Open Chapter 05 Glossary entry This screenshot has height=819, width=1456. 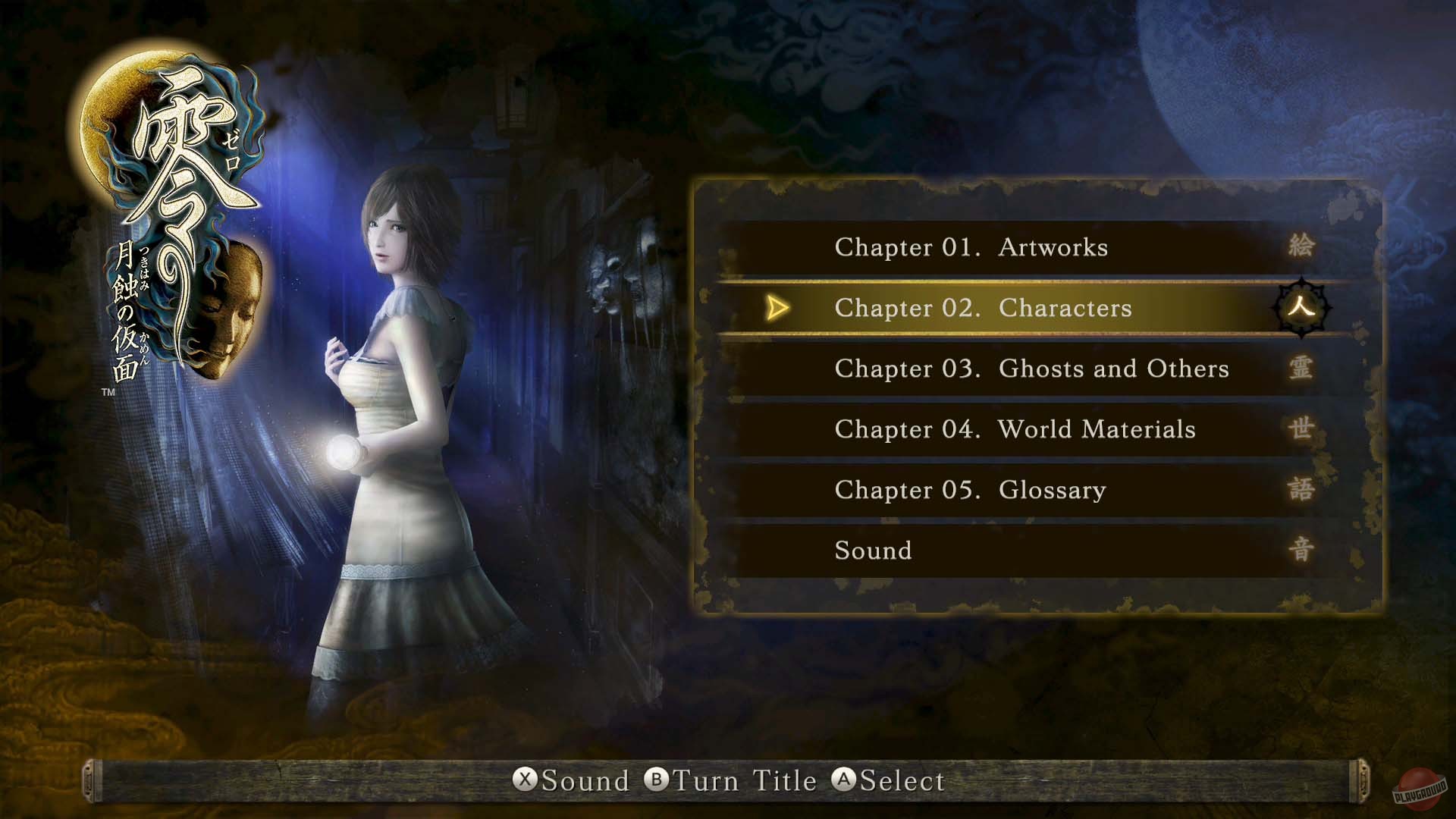(x=971, y=490)
